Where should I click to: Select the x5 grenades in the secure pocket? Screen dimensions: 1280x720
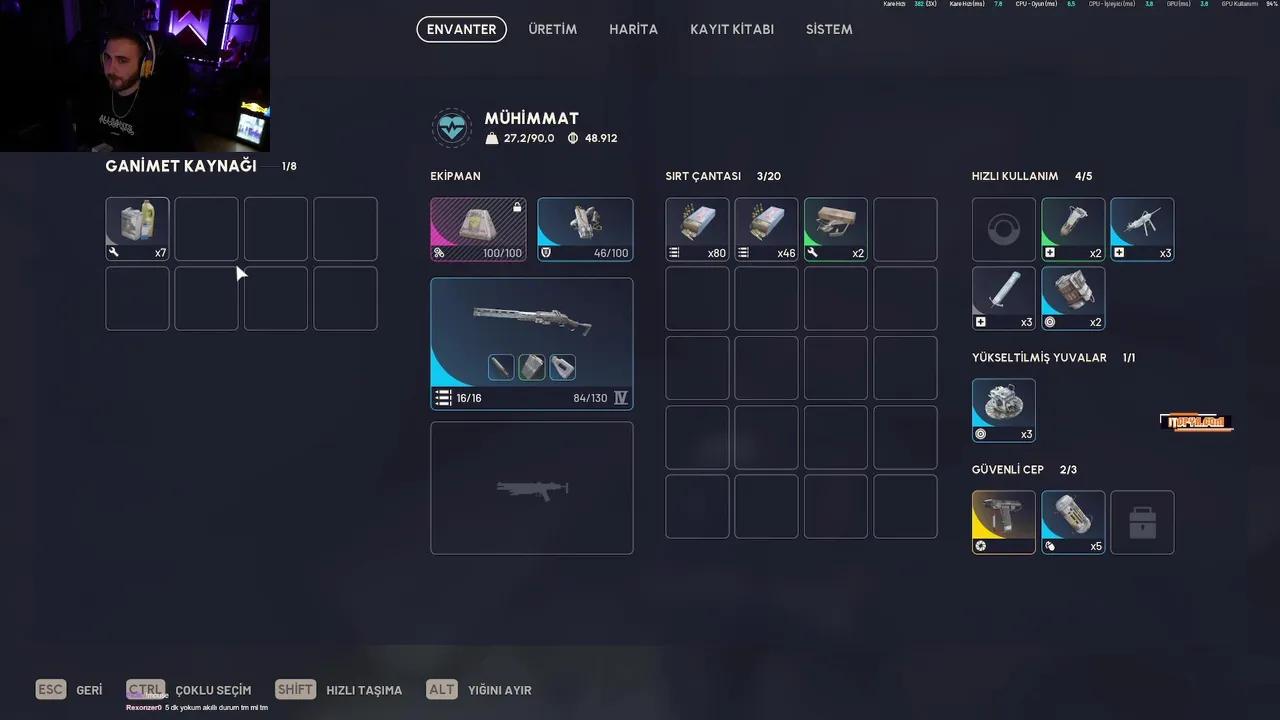click(1073, 521)
